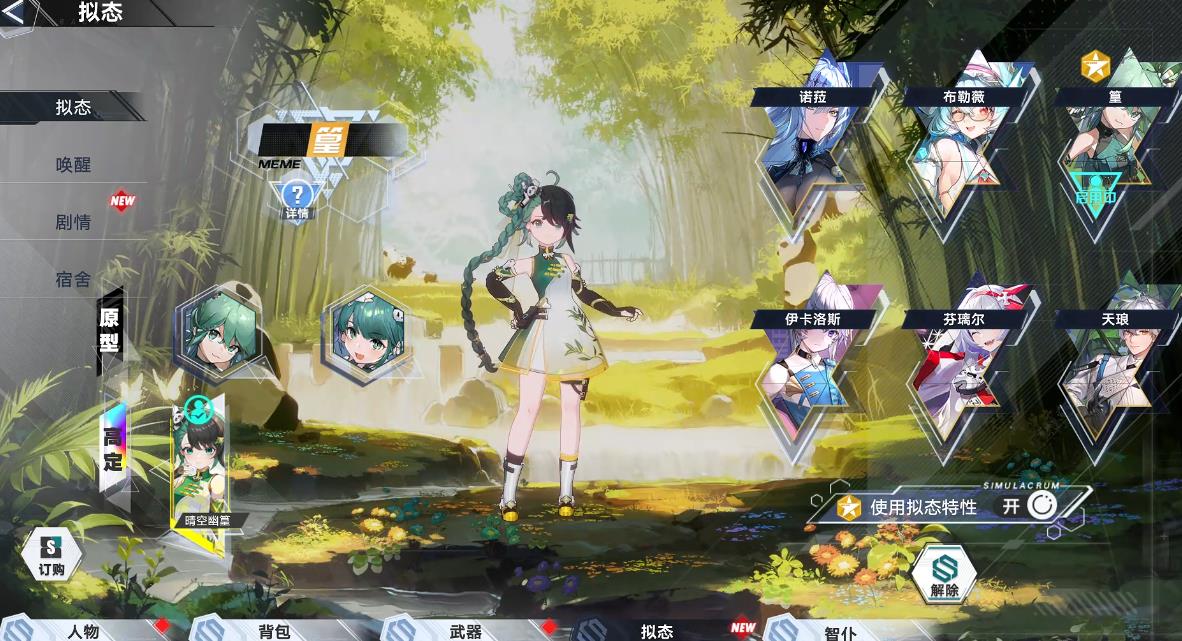
Task: Show 详情 via the question mark icon
Action: click(297, 199)
